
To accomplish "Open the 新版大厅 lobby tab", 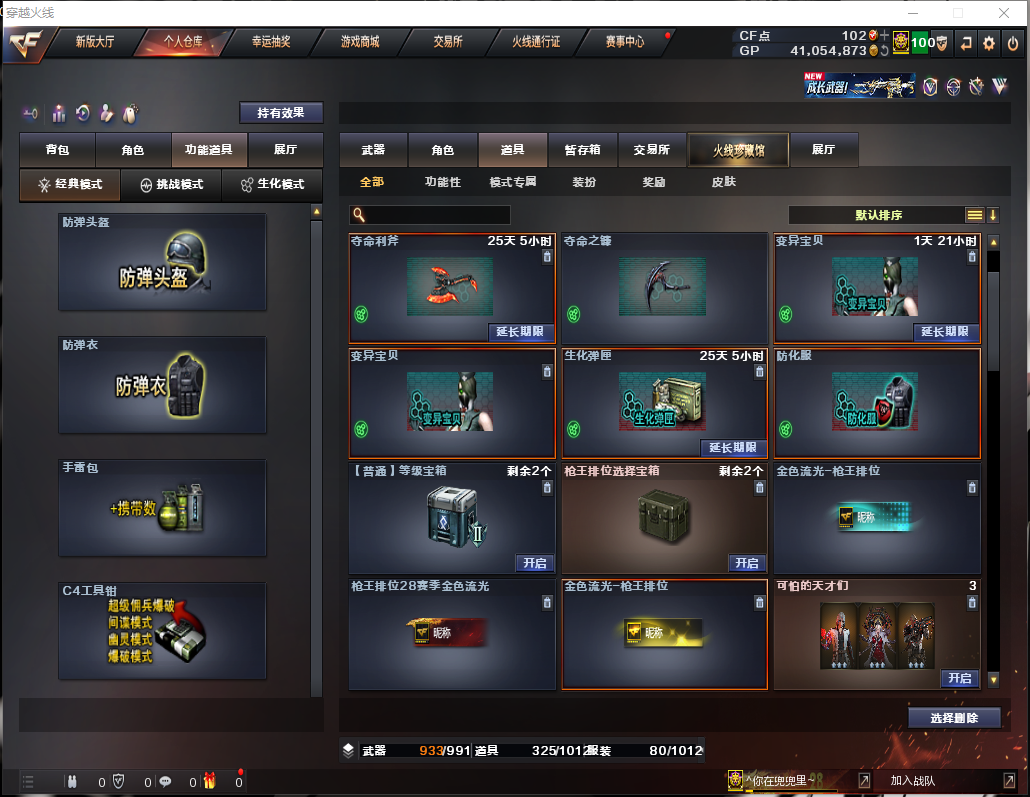I will pos(95,42).
